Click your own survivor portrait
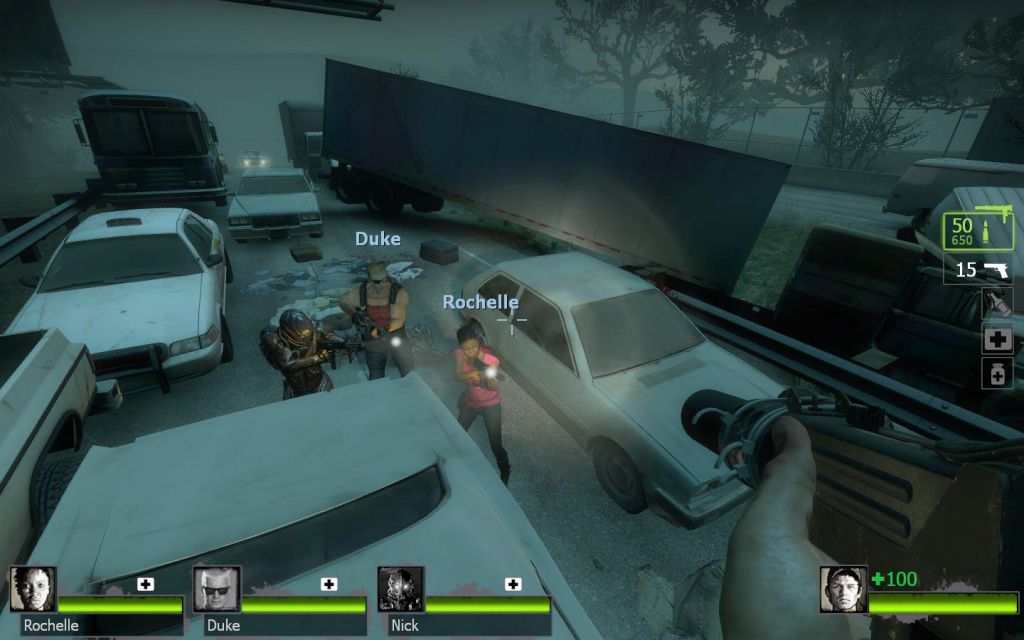The height and width of the screenshot is (640, 1024). tap(843, 590)
